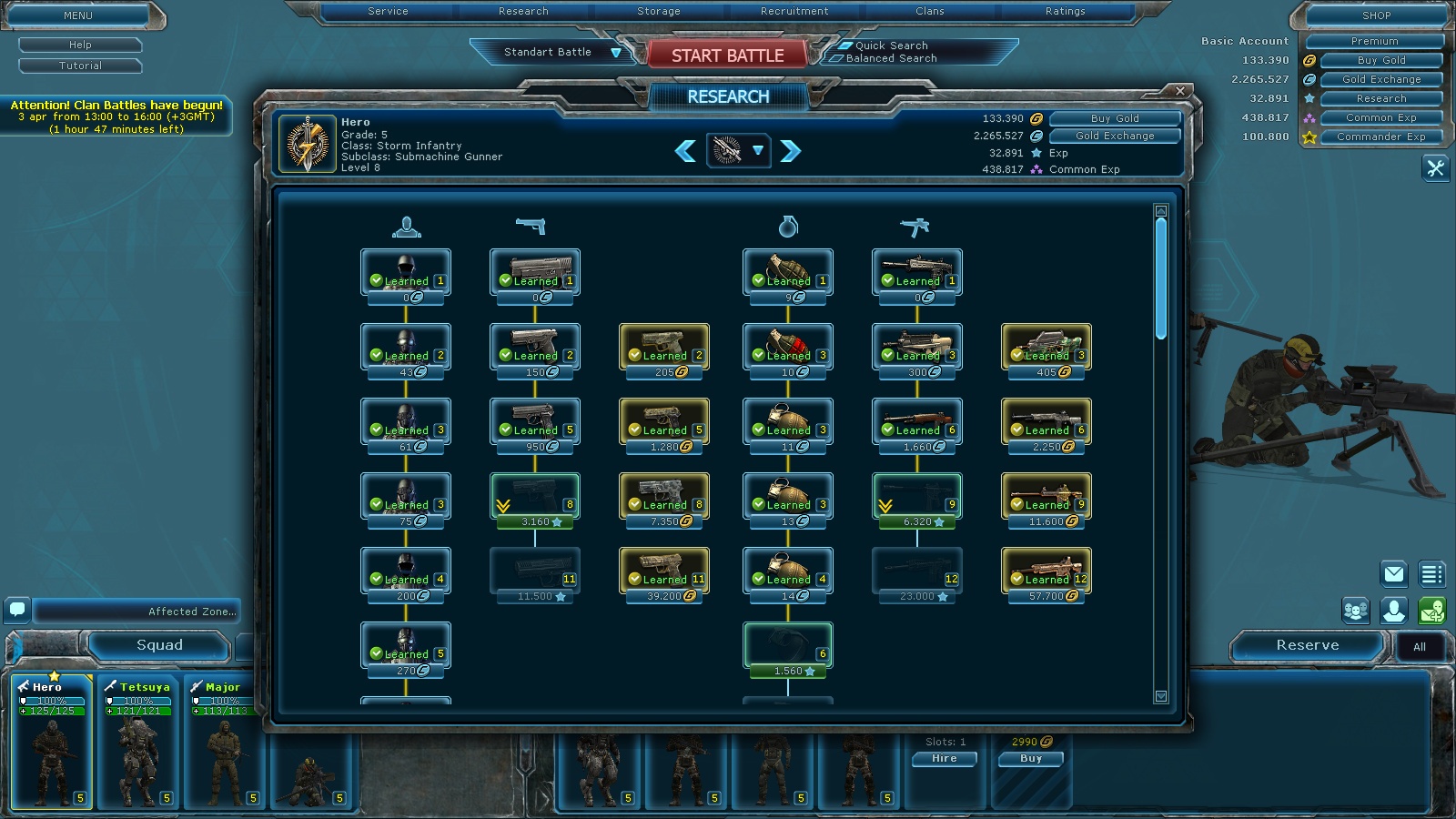Open the Help page
This screenshot has width=1456, height=819.
[x=80, y=45]
